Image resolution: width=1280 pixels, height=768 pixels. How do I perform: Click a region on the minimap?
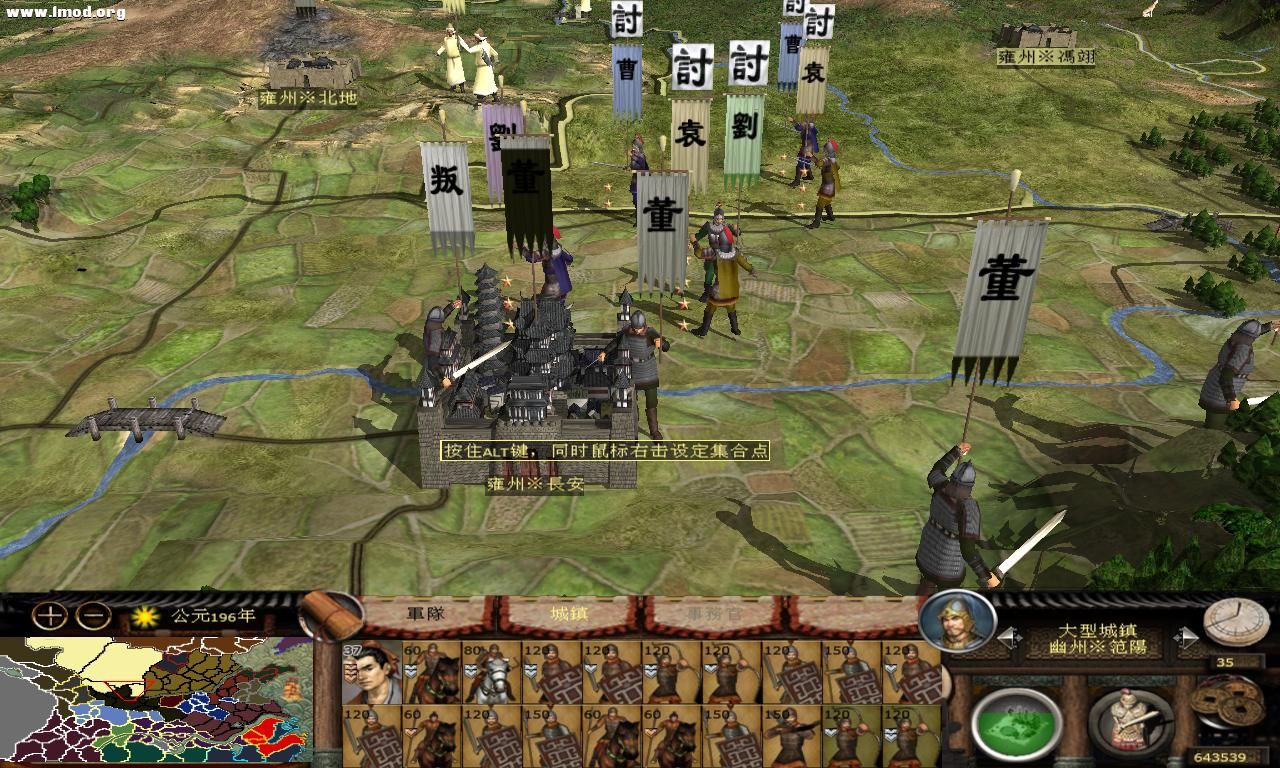coord(150,700)
